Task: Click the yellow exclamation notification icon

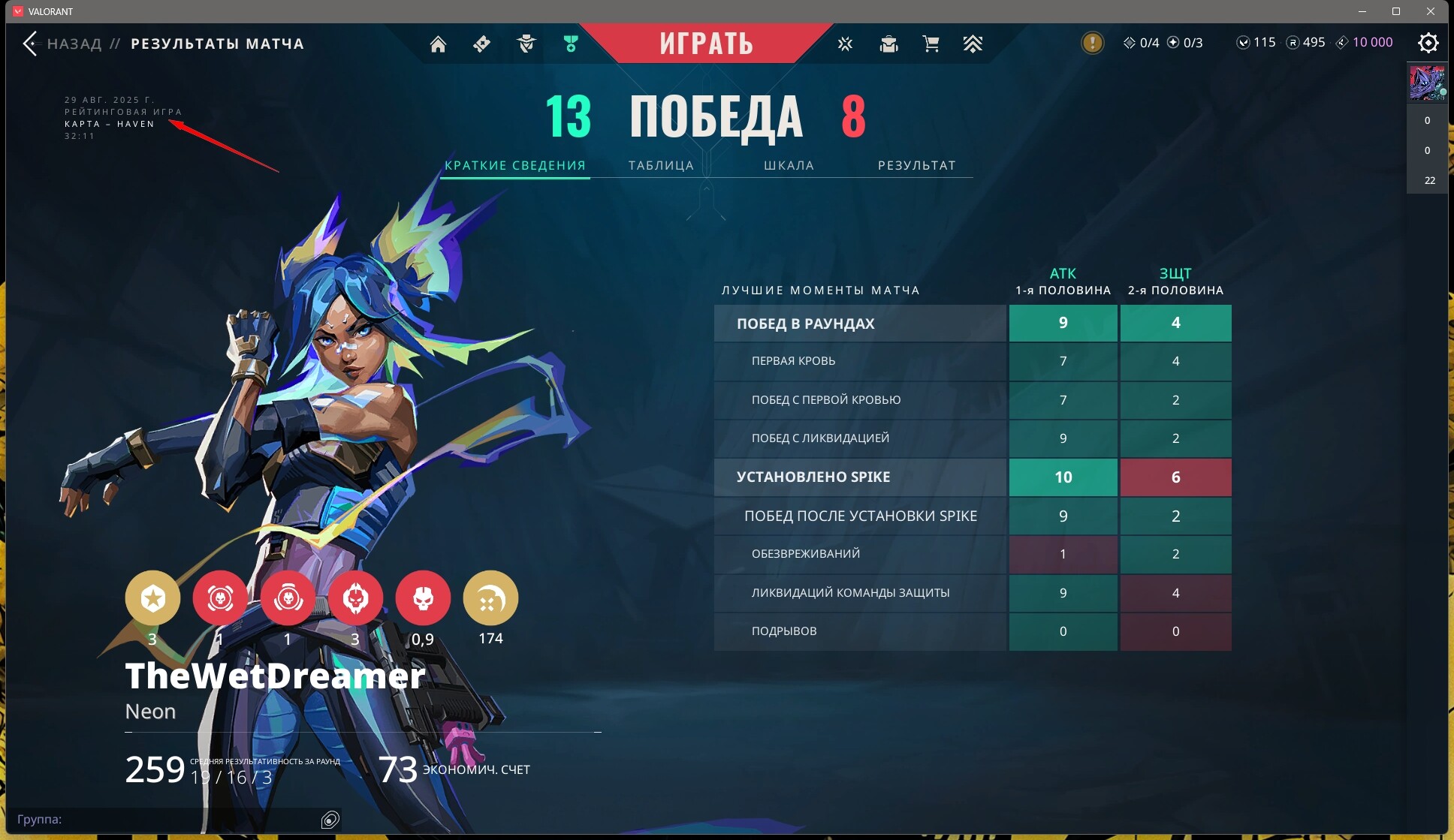Action: click(x=1092, y=43)
